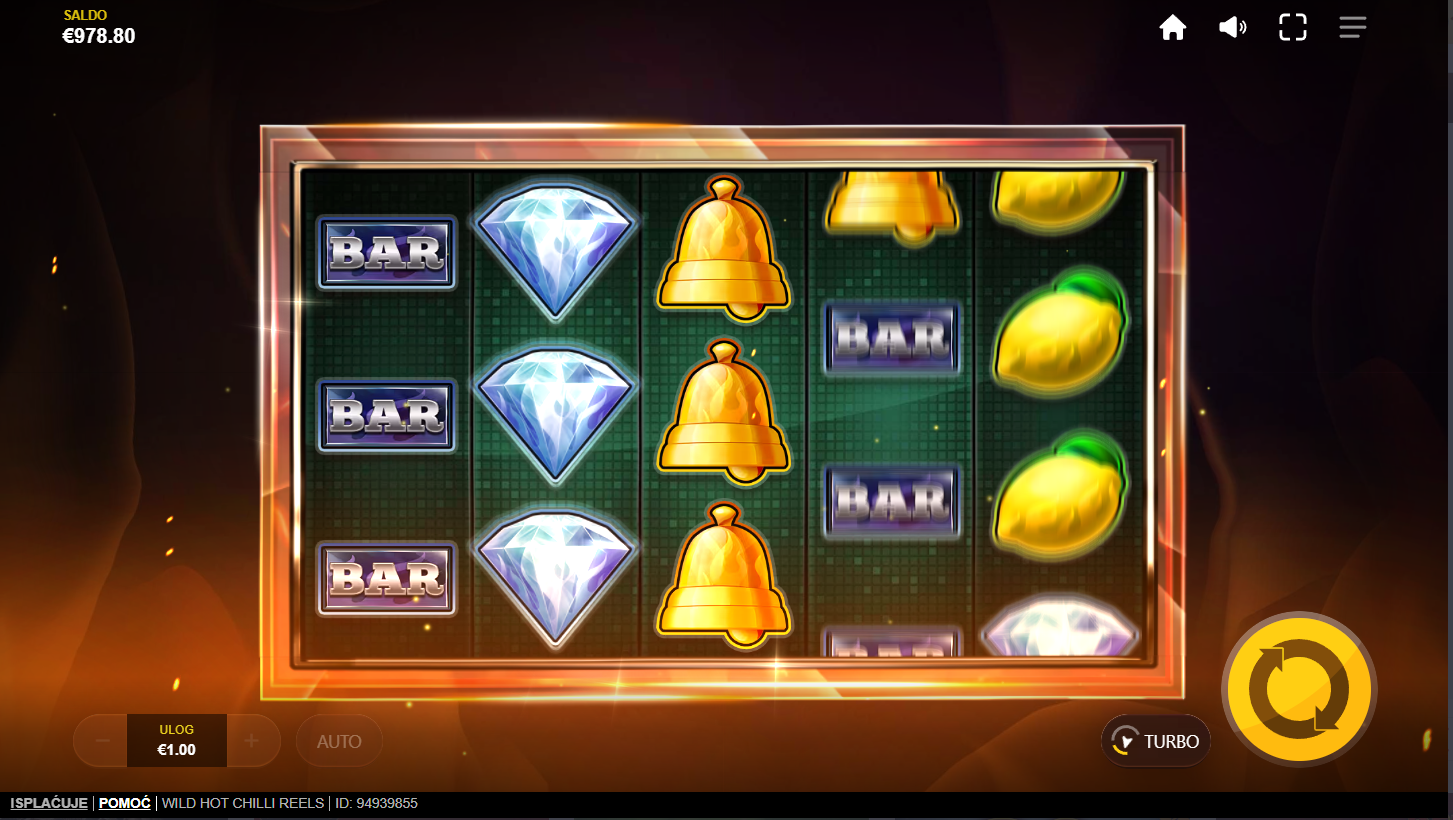
Task: Enter fullscreen mode
Action: click(x=1293, y=28)
